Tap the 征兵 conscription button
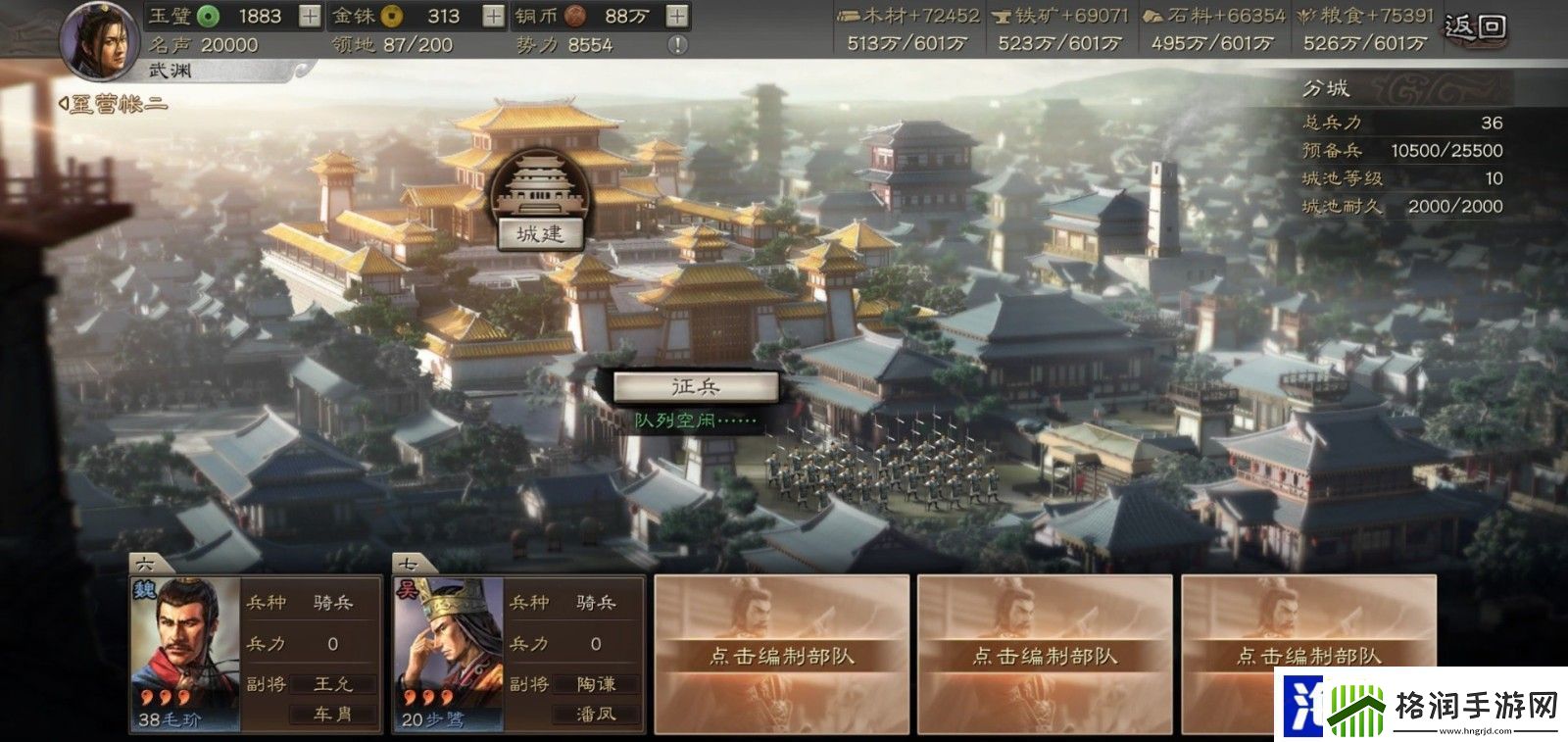 [x=698, y=388]
